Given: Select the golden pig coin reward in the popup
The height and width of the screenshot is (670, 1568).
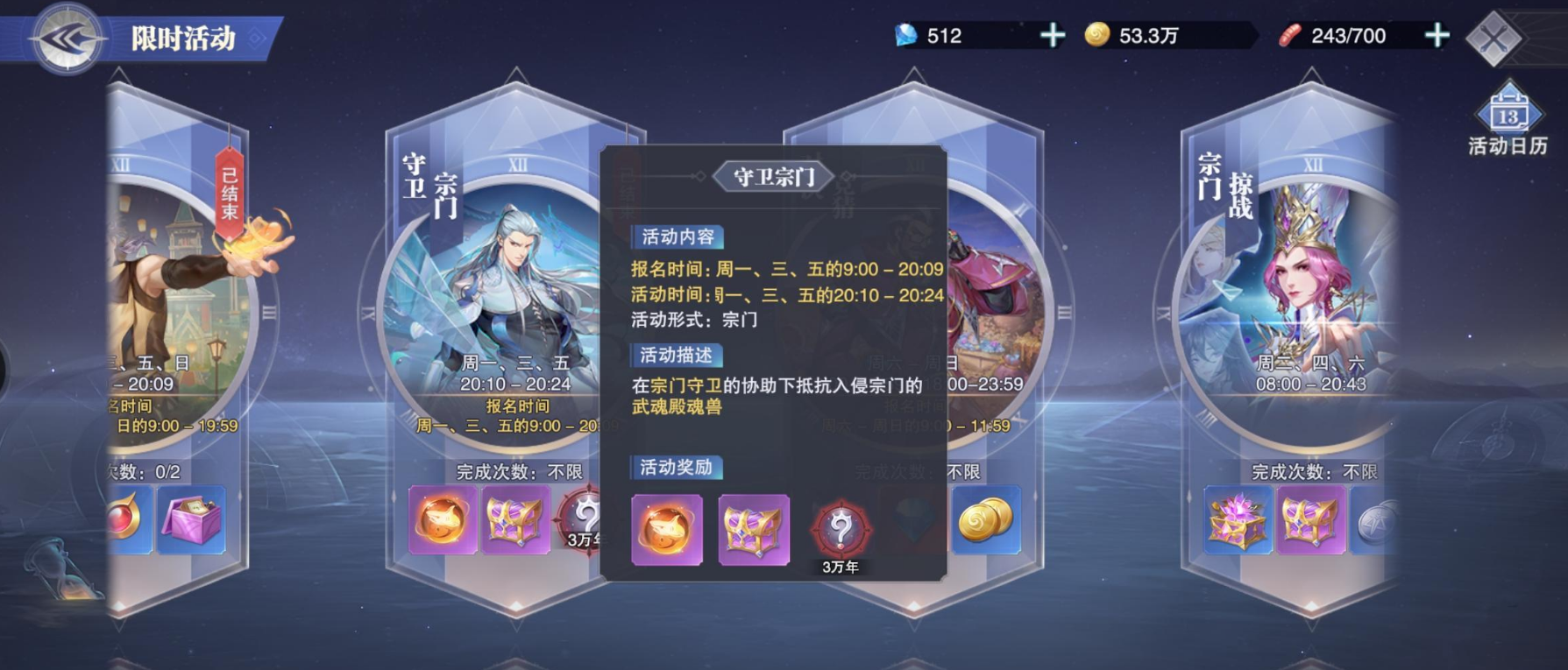Looking at the screenshot, I should pos(666,531).
